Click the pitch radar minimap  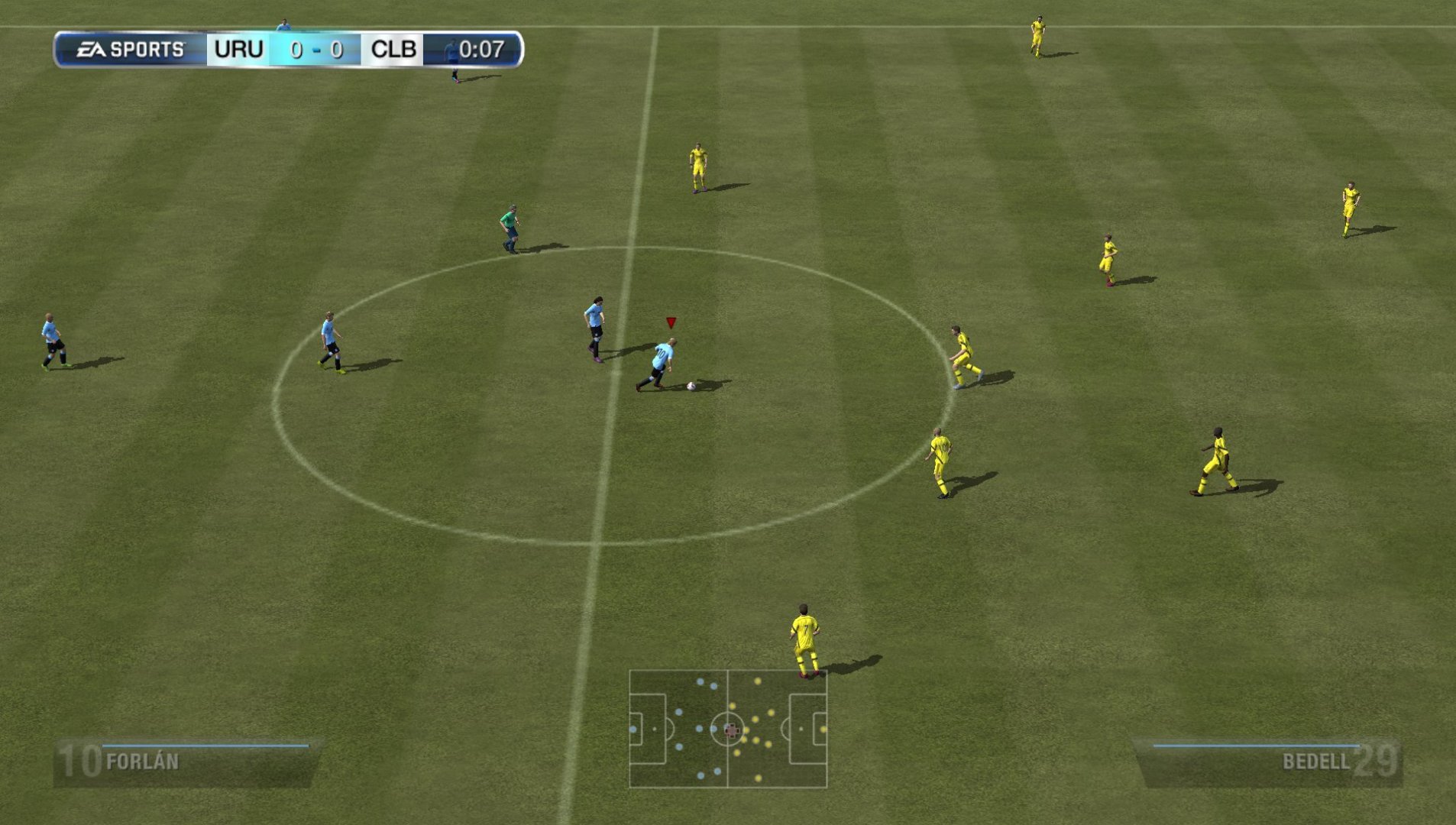click(728, 729)
